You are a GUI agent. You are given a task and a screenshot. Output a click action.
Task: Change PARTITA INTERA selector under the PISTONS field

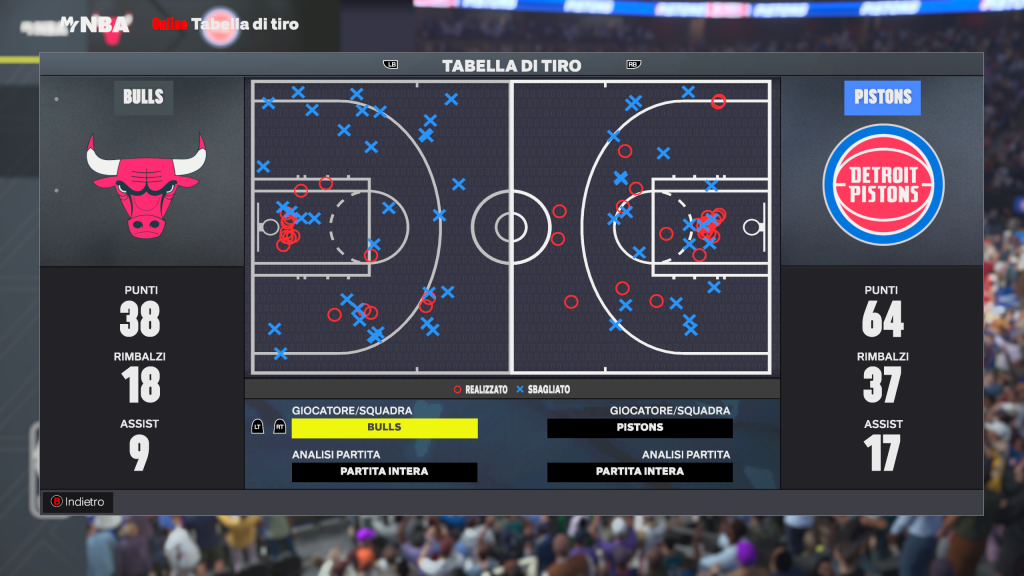pyautogui.click(x=640, y=472)
